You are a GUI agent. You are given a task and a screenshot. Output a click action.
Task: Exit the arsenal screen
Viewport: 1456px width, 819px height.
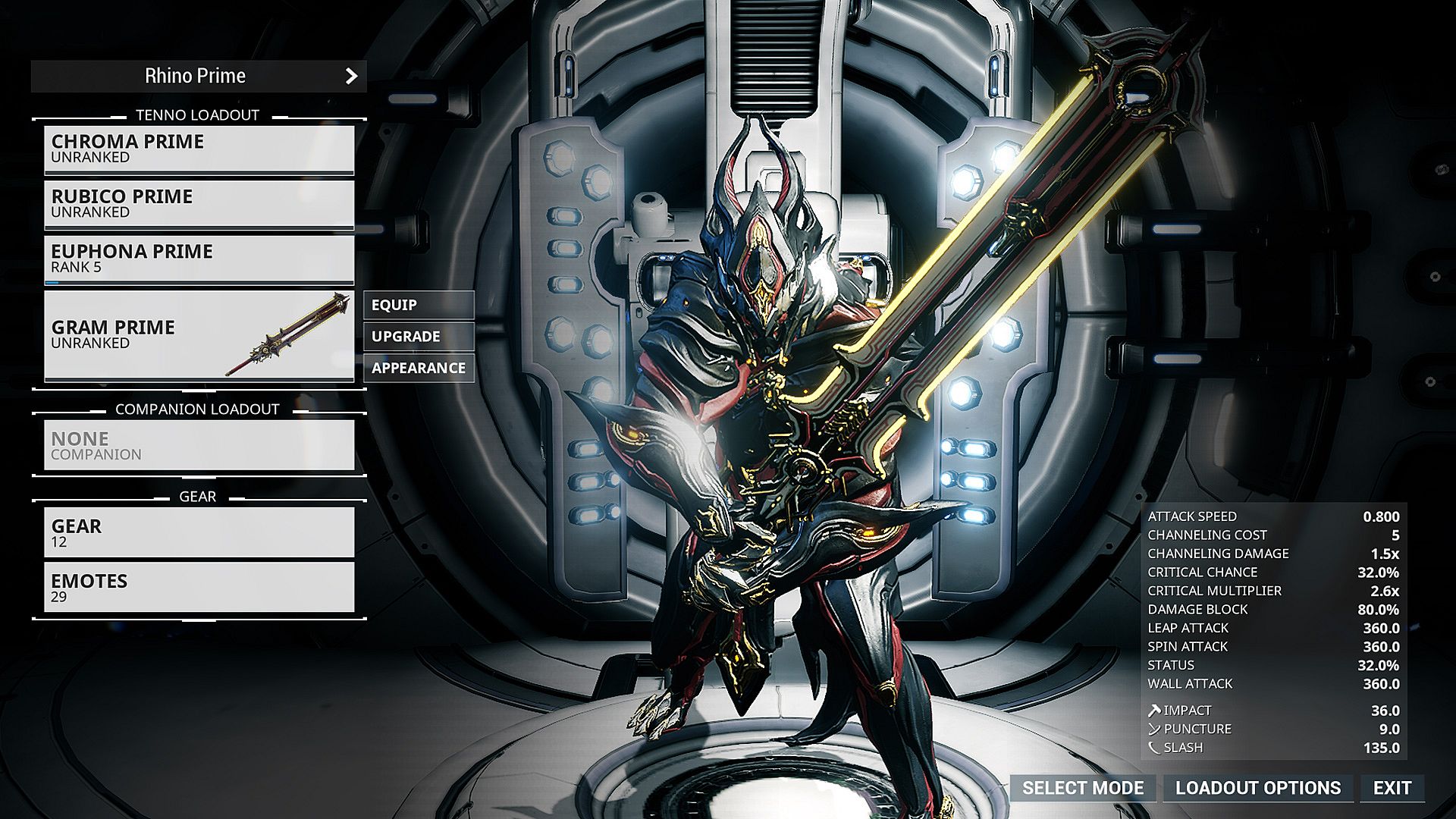pos(1392,788)
